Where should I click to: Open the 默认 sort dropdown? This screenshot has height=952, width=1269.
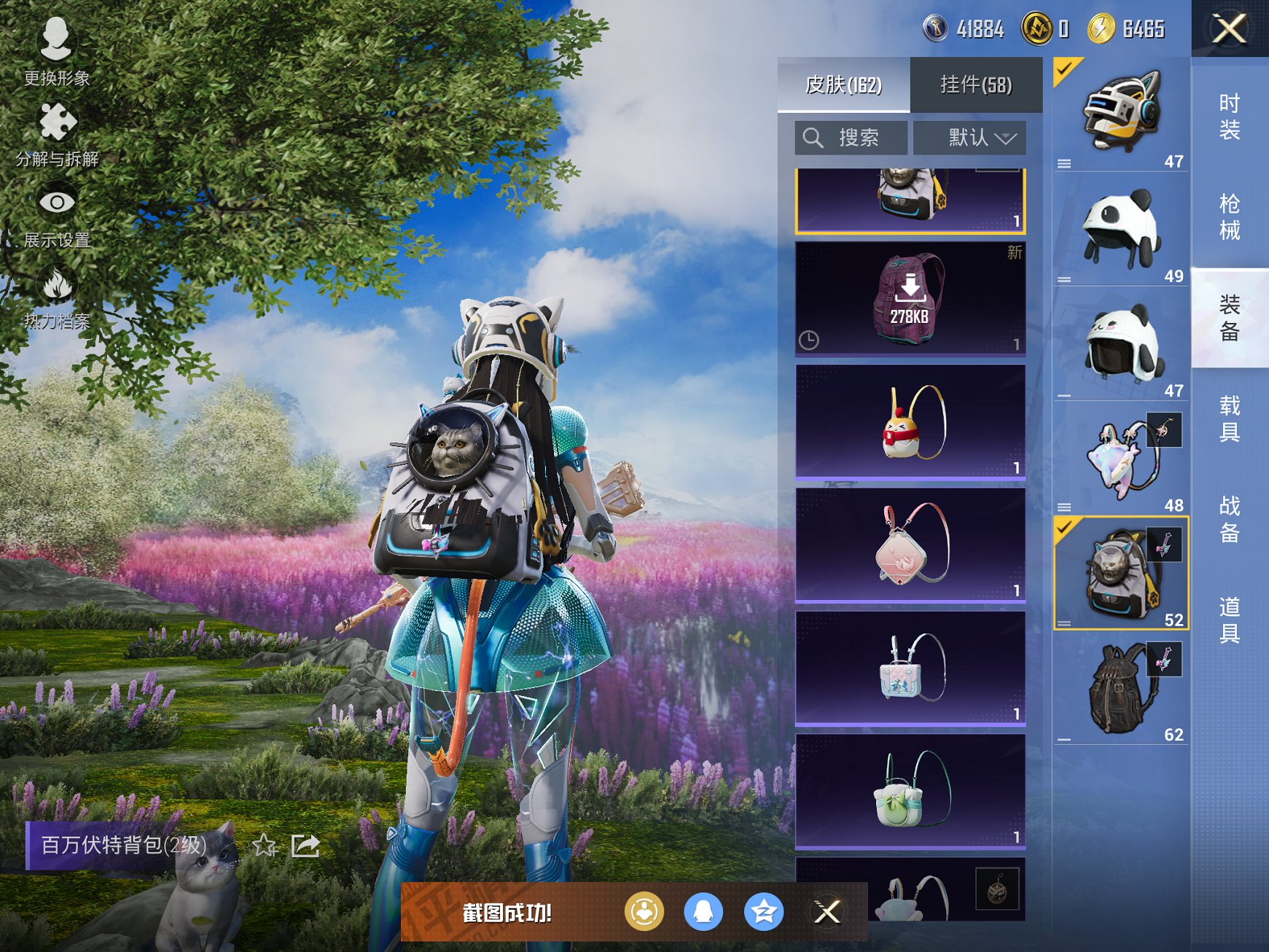(x=969, y=138)
